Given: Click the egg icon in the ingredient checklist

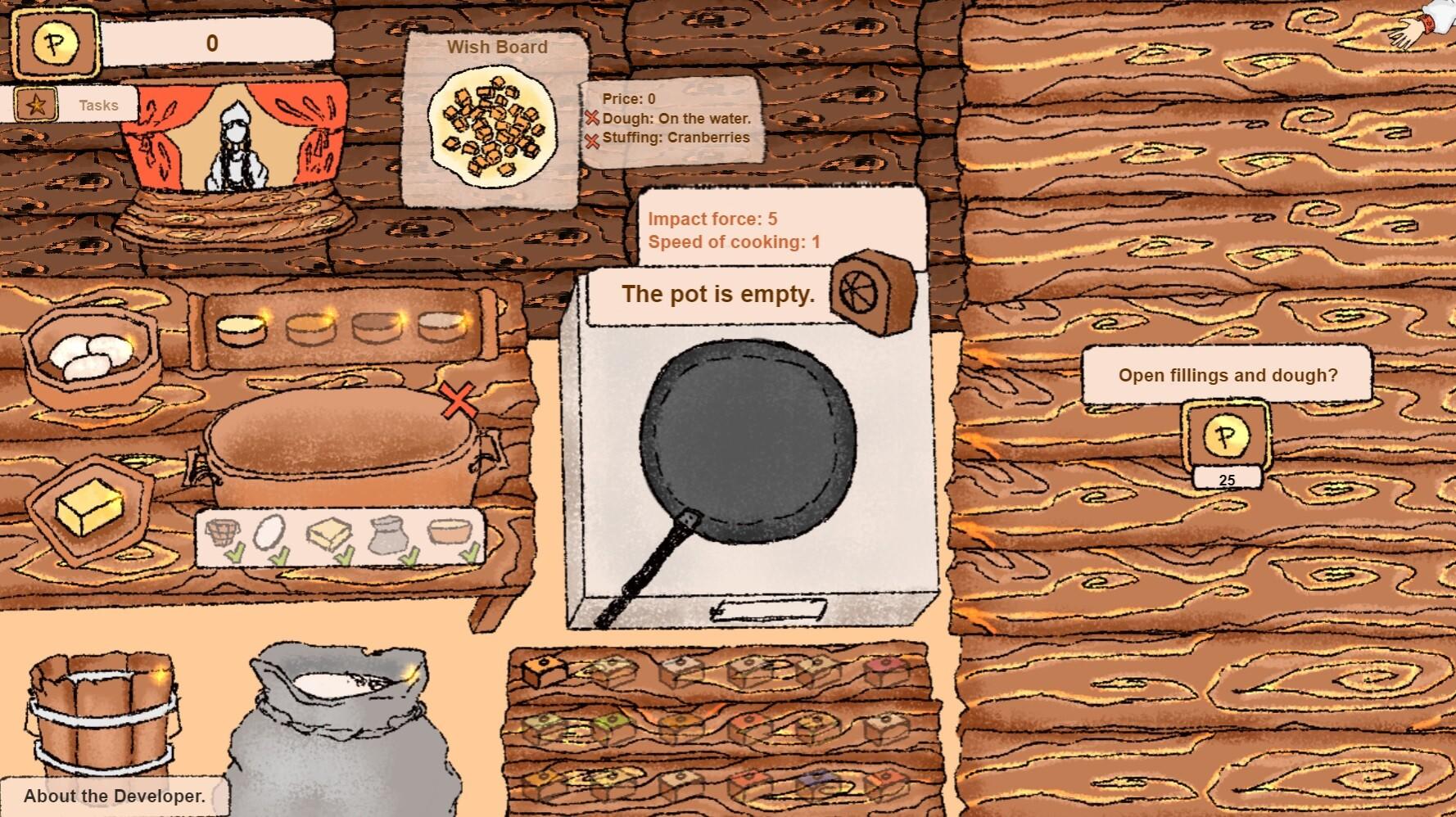Looking at the screenshot, I should click(270, 533).
